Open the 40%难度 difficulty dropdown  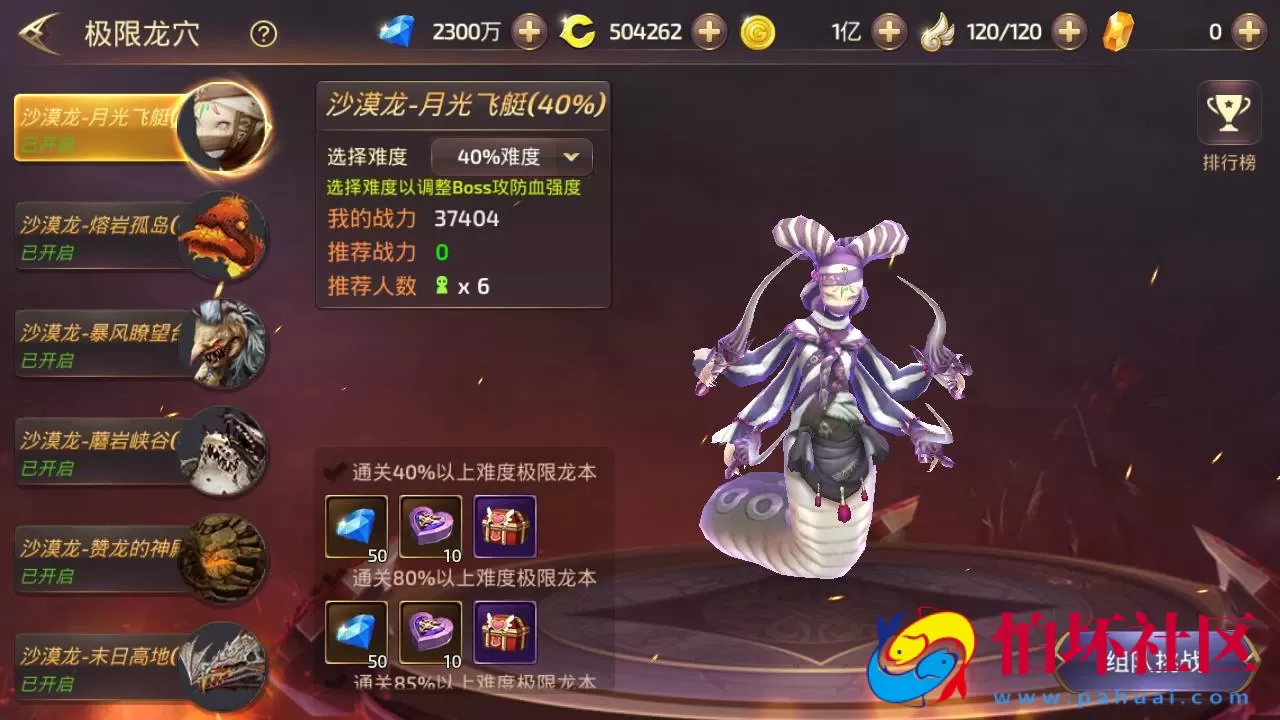pos(510,157)
